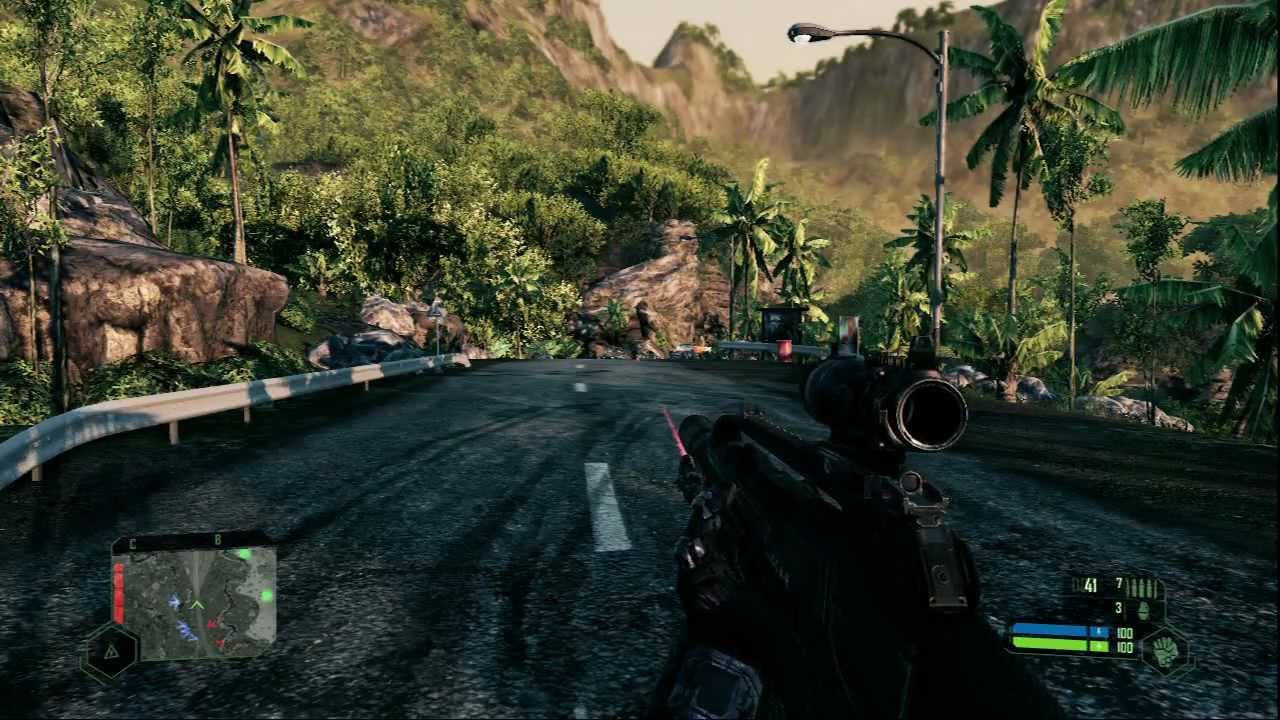Click the grenade icon beside the count 3
The height and width of the screenshot is (720, 1280).
[x=1143, y=610]
